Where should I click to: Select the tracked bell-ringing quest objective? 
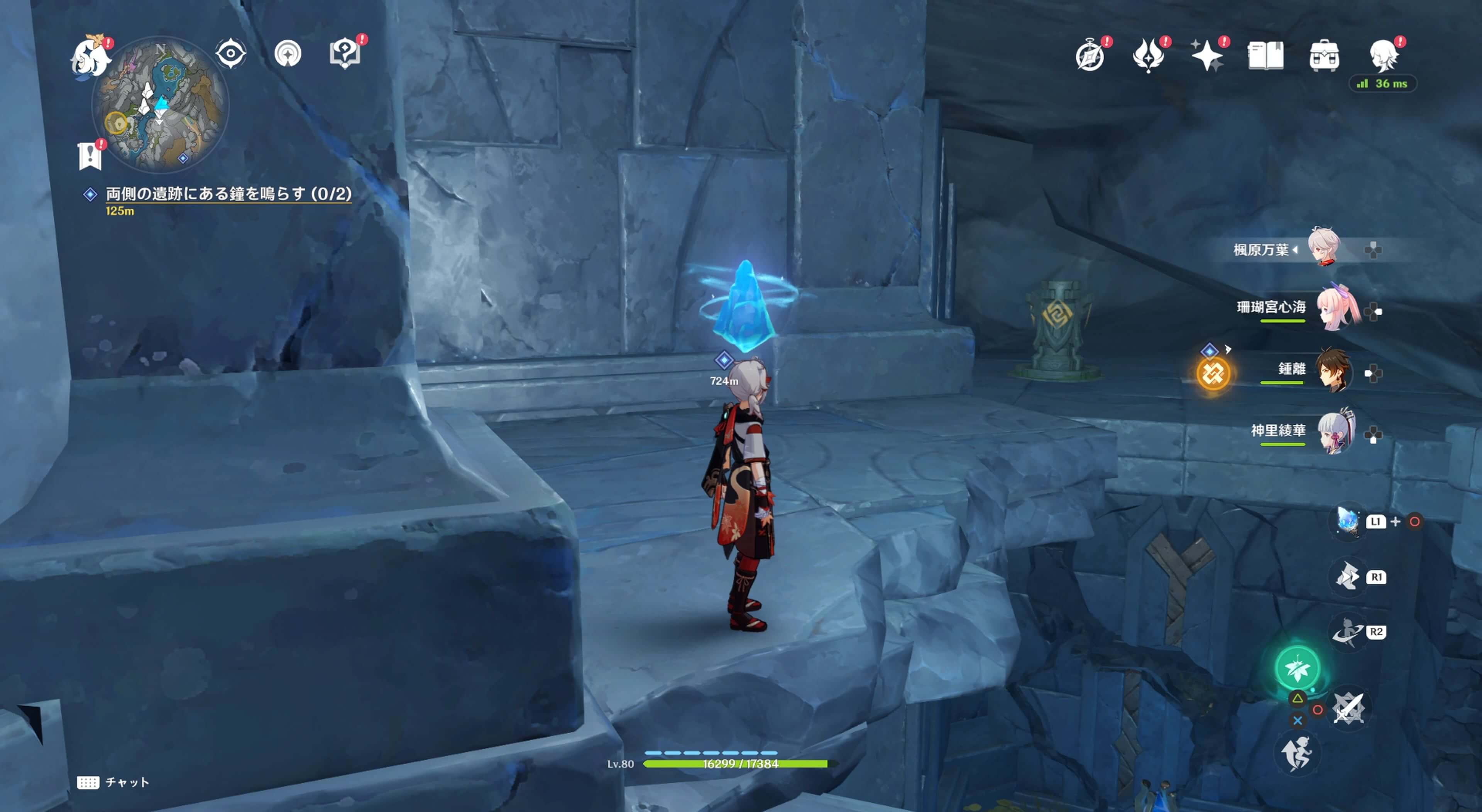228,194
